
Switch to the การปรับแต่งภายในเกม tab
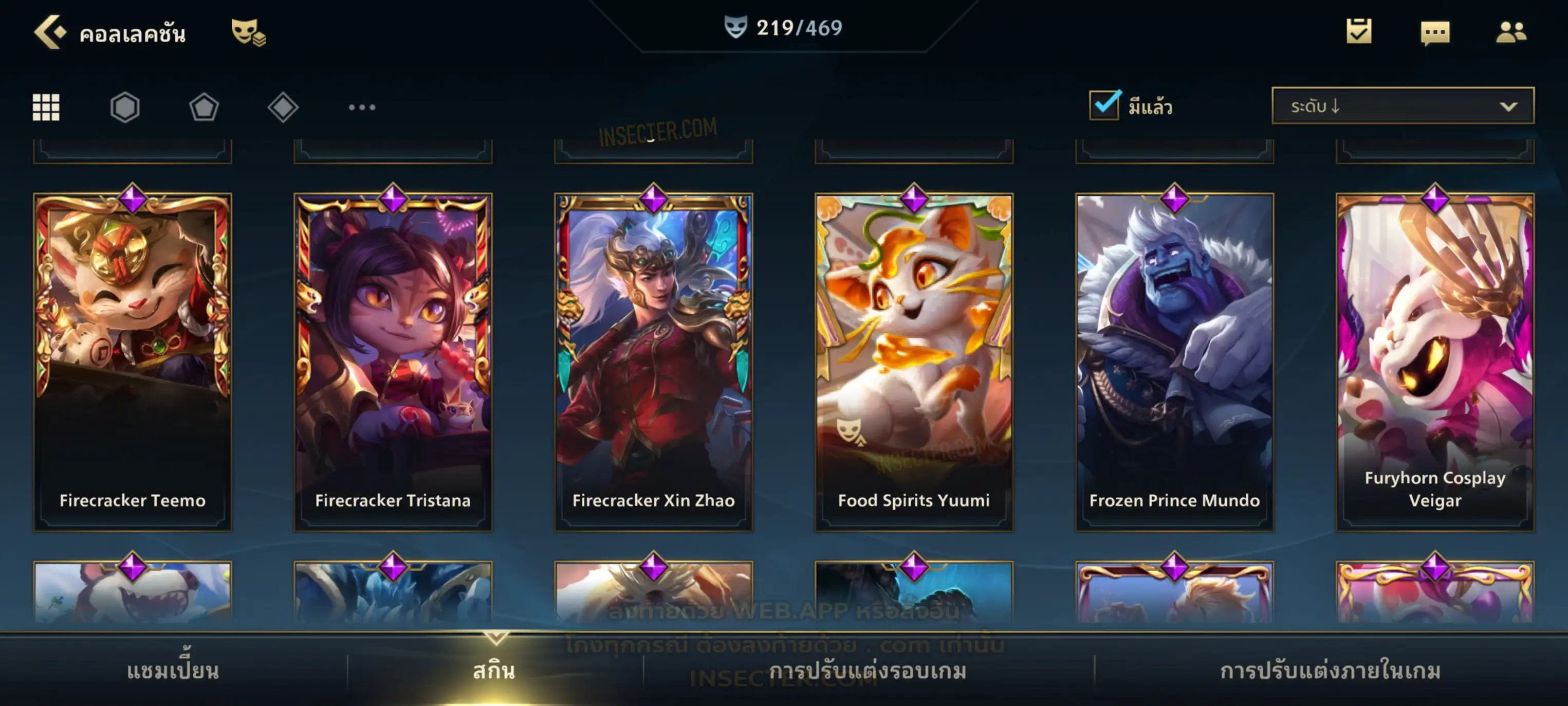[x=1331, y=670]
